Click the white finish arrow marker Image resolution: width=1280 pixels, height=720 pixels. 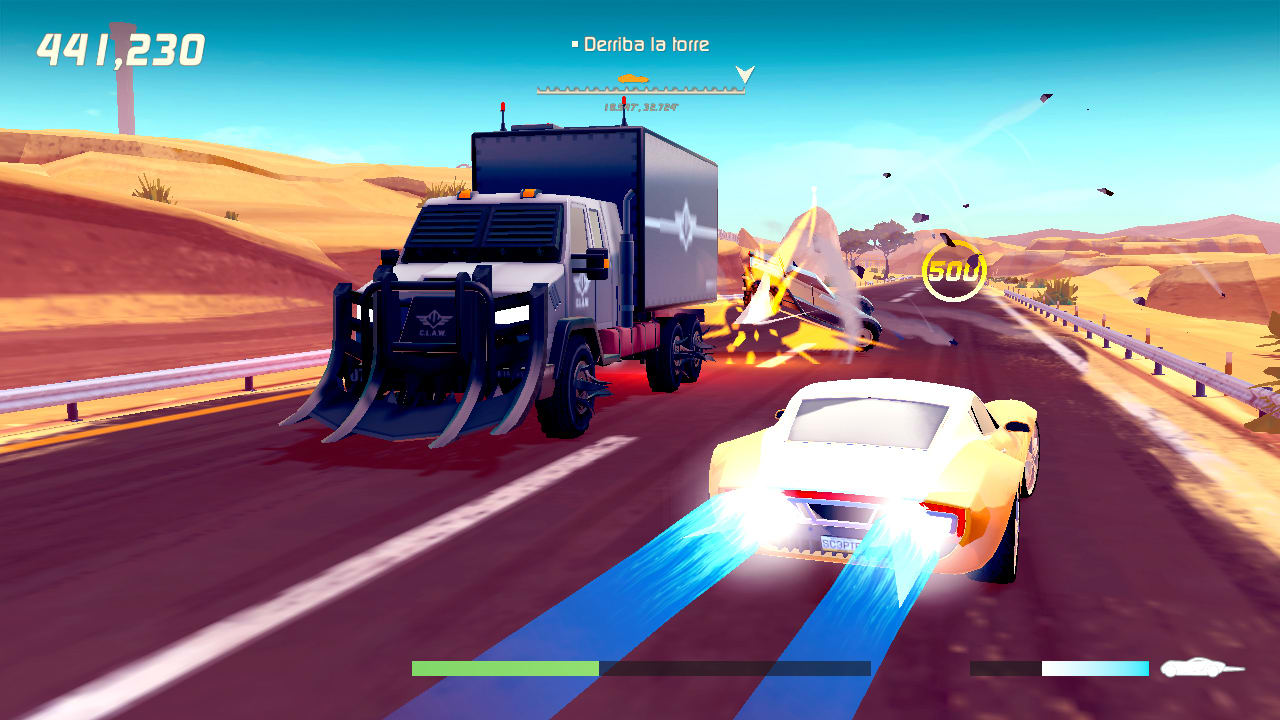click(744, 73)
